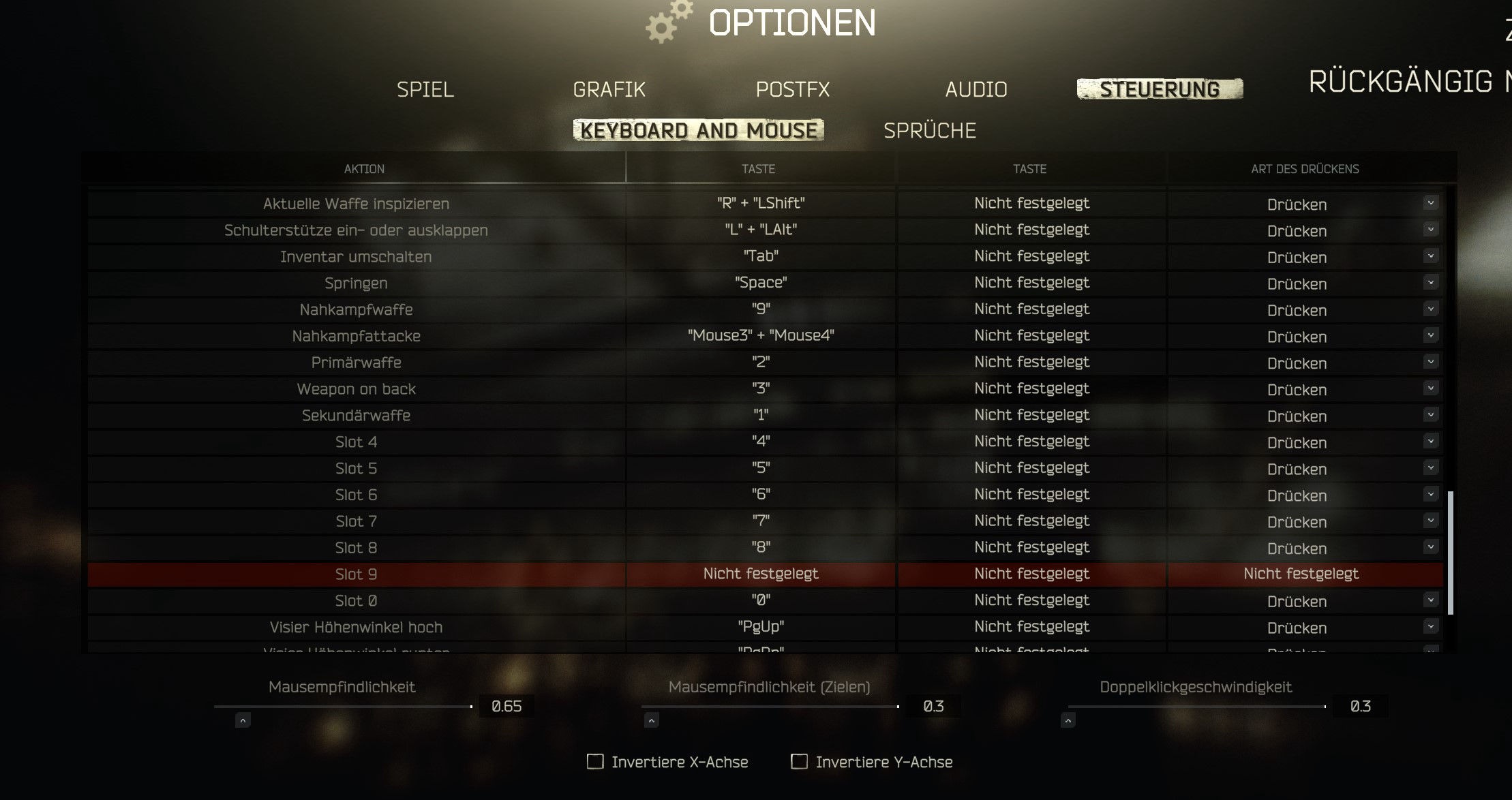Open the press-type dropdown for Nahkampfattacke
The height and width of the screenshot is (800, 1512).
1430,335
